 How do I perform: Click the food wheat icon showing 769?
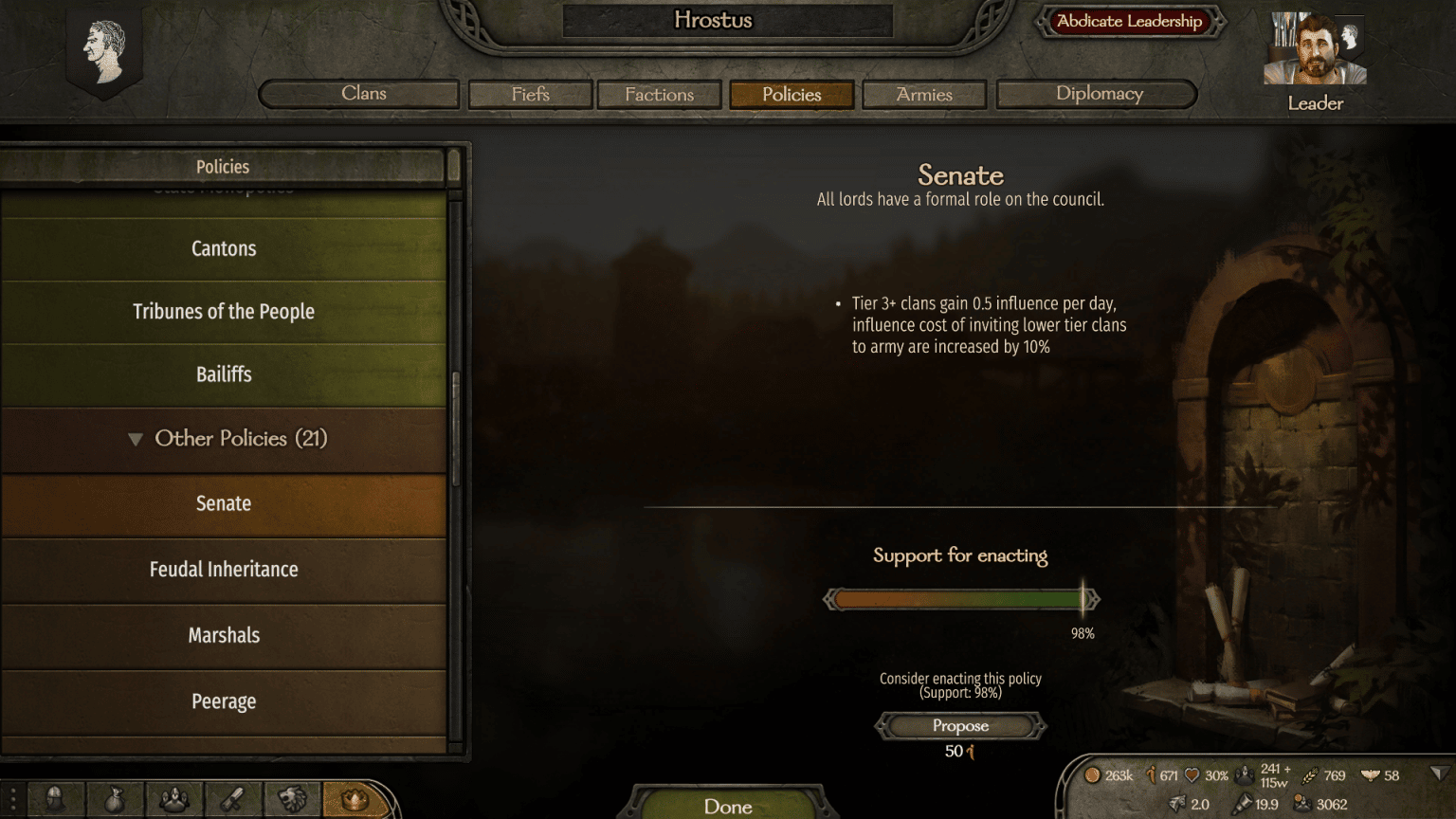click(1310, 775)
